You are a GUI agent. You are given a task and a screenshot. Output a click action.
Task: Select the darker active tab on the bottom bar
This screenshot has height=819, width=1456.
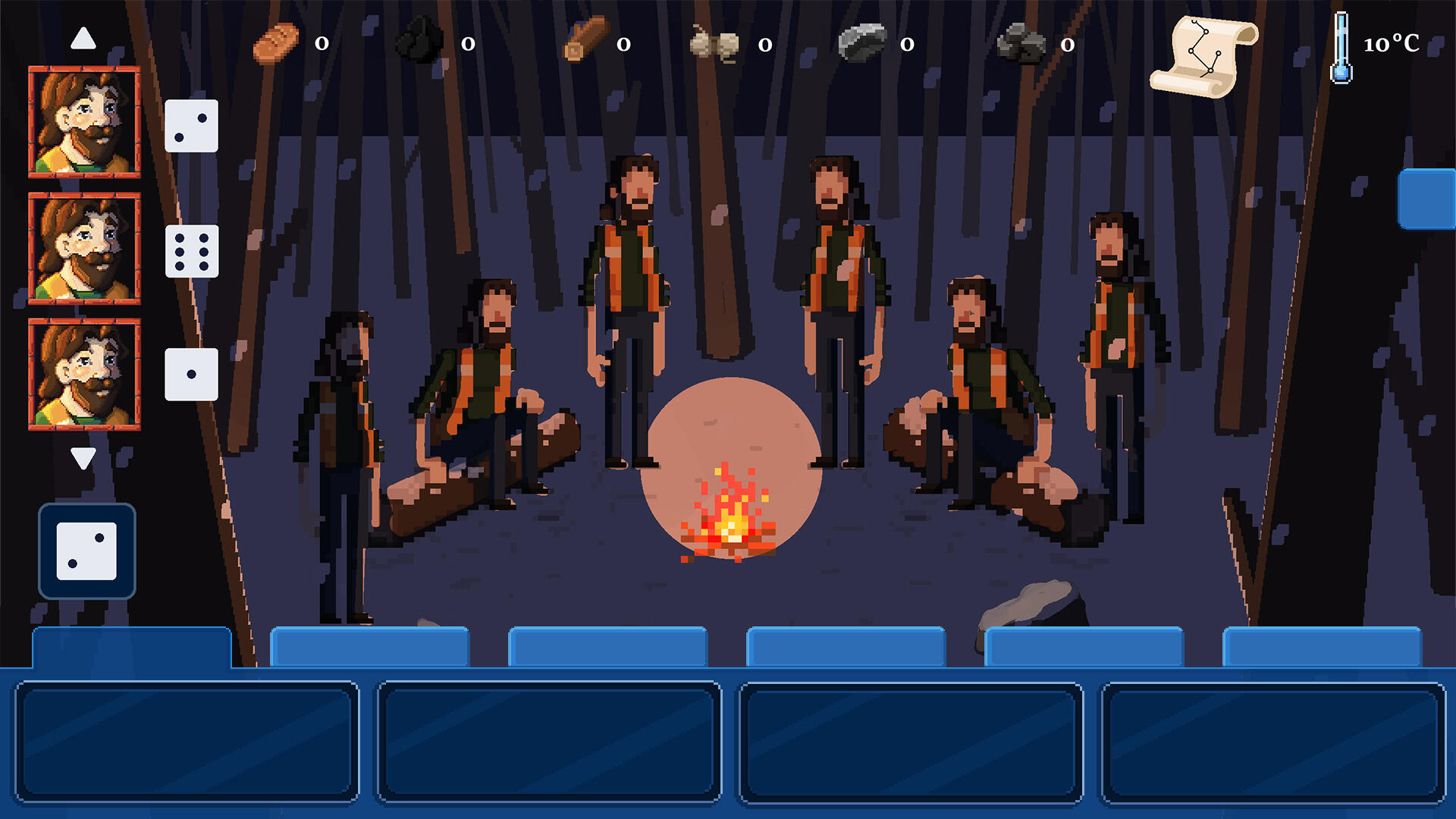coord(132,648)
